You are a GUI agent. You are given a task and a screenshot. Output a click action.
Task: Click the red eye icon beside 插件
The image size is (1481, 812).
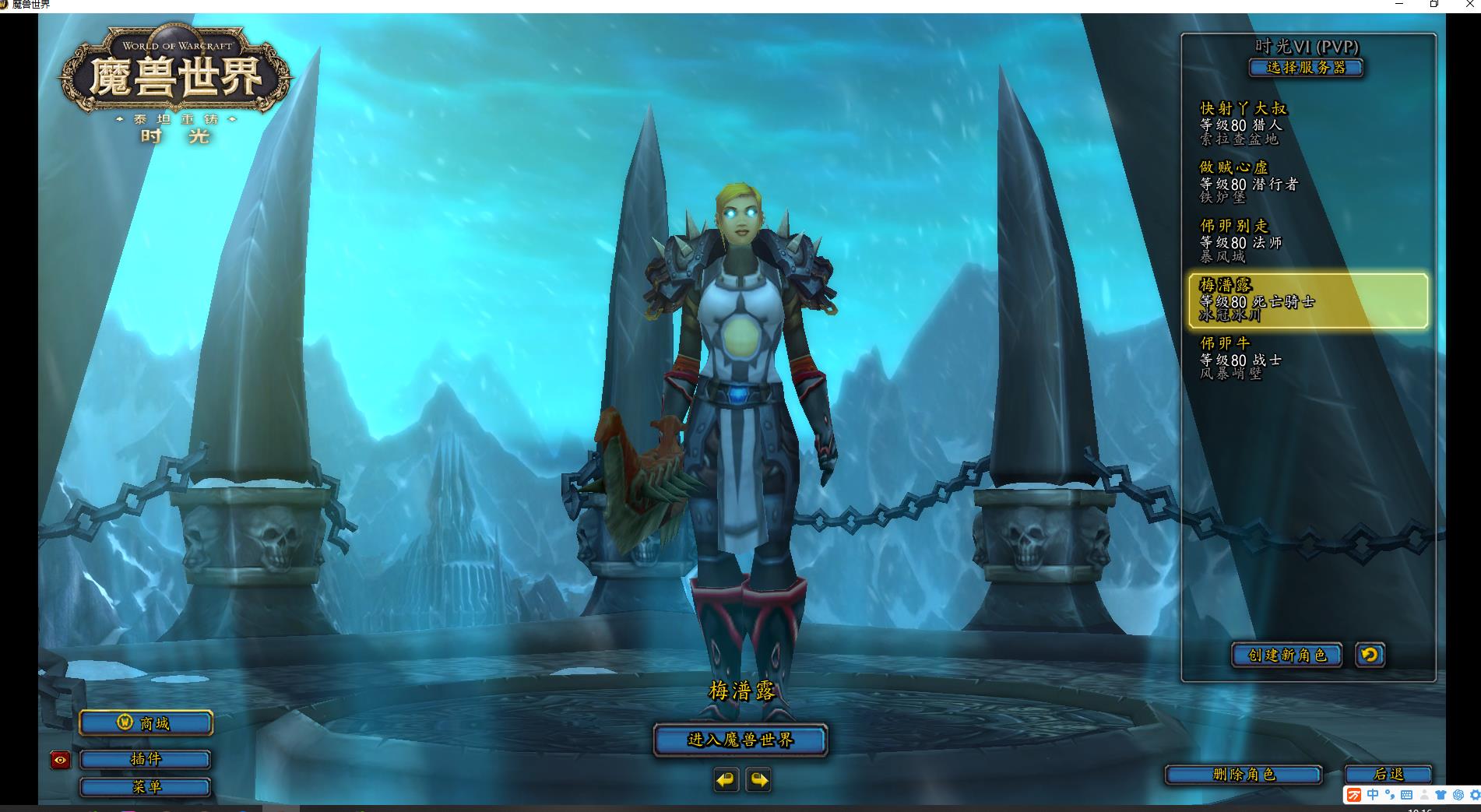pyautogui.click(x=60, y=760)
